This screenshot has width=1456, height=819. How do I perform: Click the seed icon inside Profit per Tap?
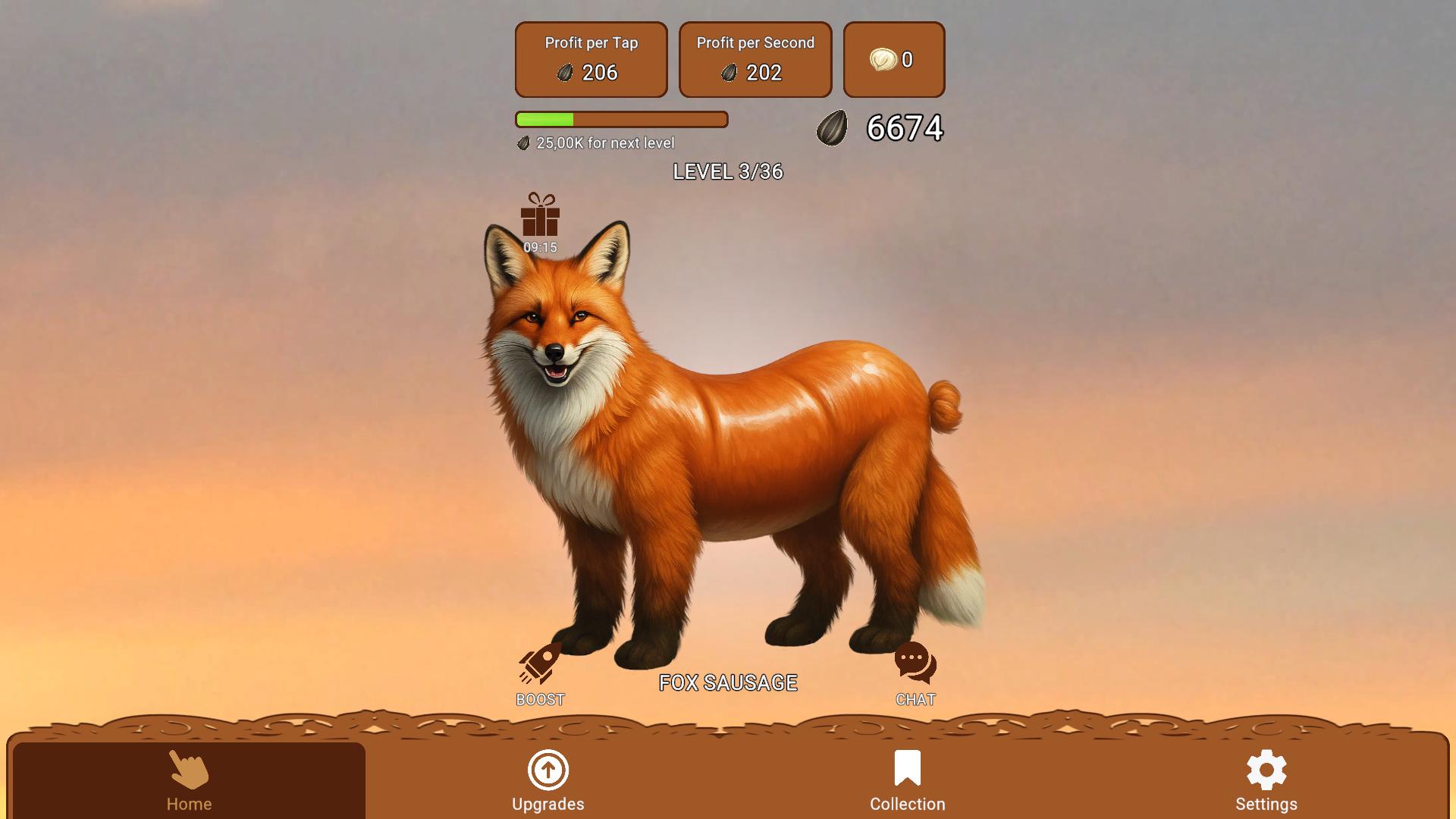click(565, 73)
